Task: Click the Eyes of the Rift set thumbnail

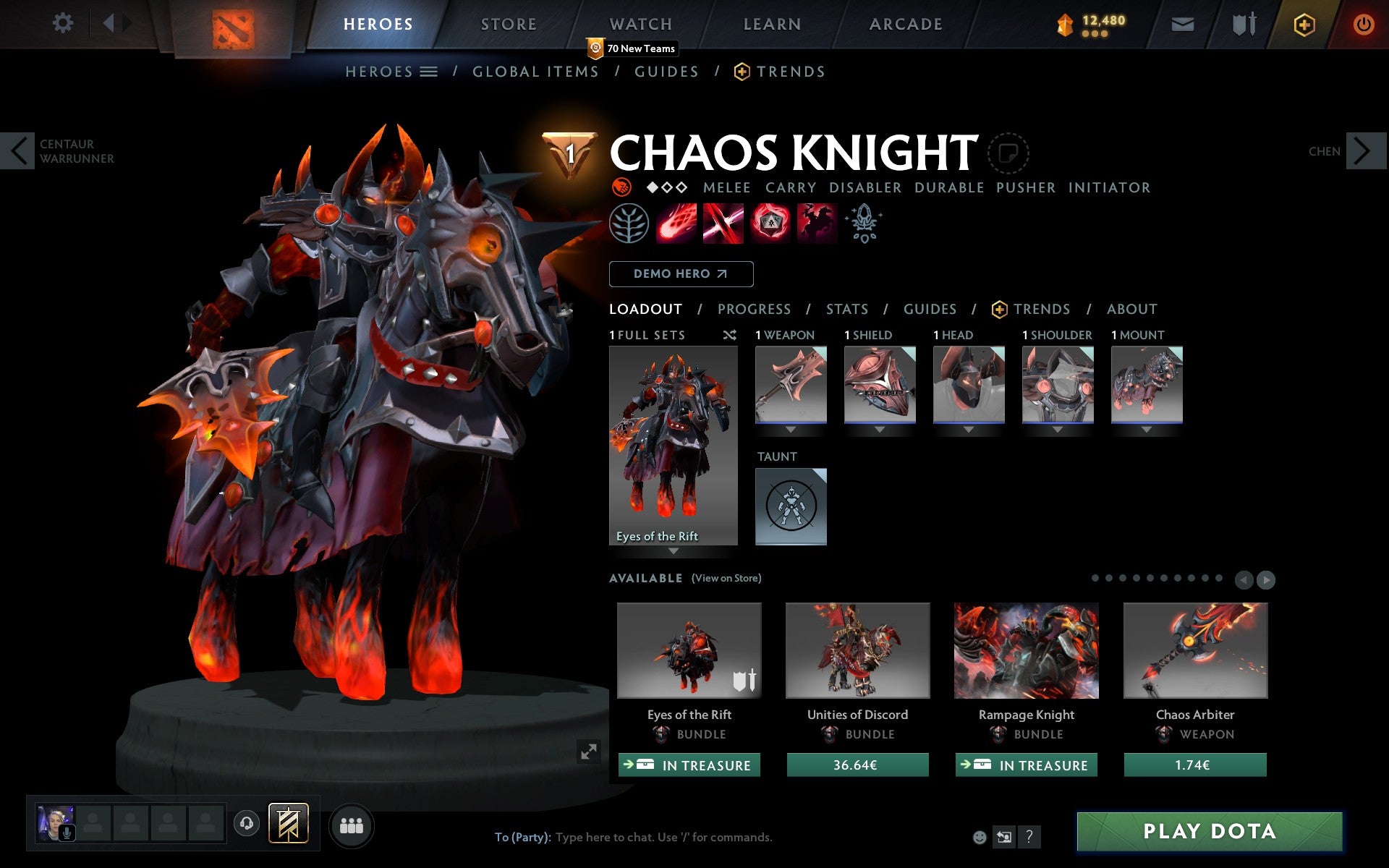Action: (x=674, y=441)
